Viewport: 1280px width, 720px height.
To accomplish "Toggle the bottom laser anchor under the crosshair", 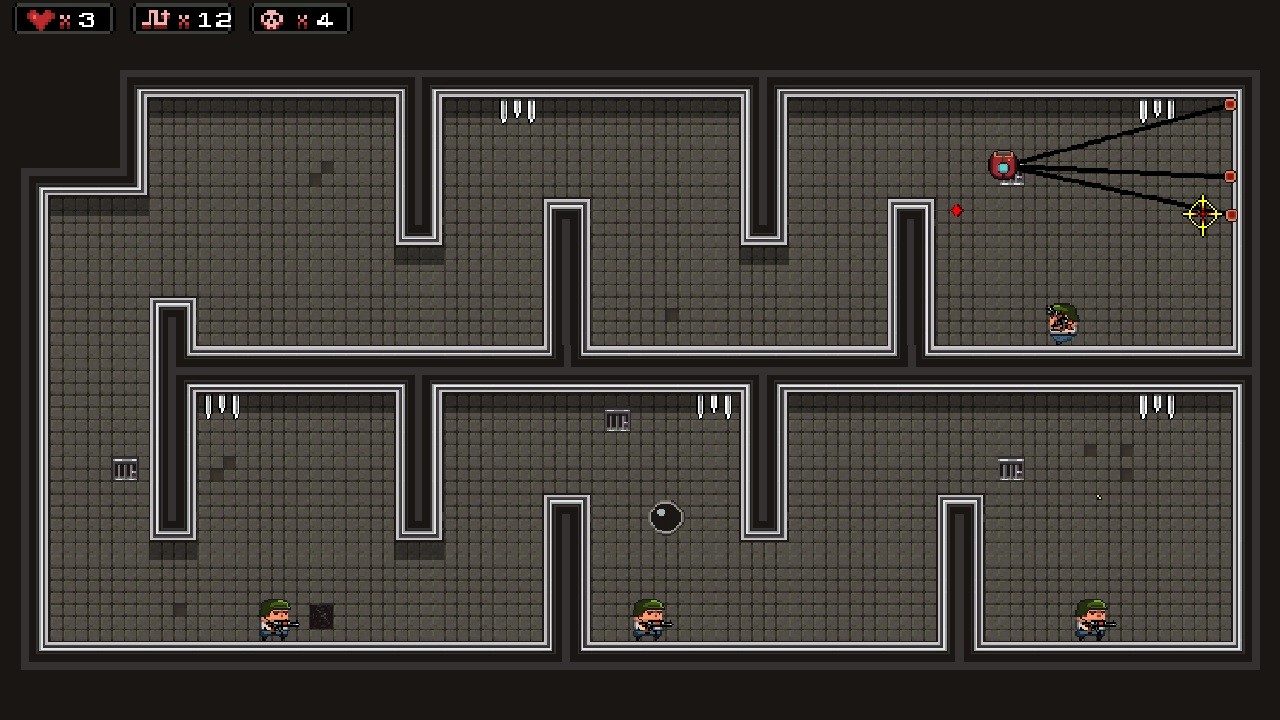I will point(1230,215).
